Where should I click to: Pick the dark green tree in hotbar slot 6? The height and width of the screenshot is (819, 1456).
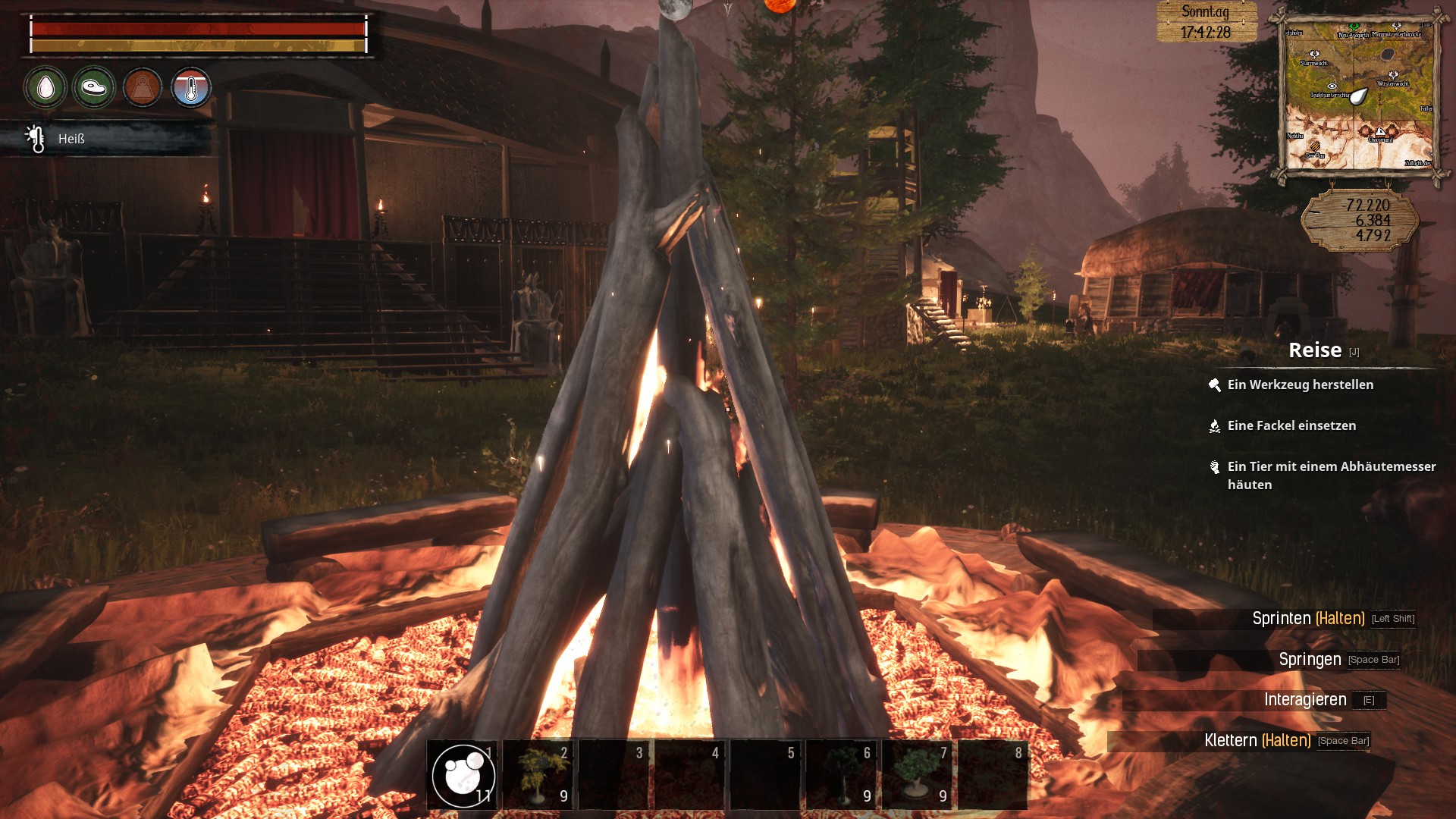(x=841, y=775)
